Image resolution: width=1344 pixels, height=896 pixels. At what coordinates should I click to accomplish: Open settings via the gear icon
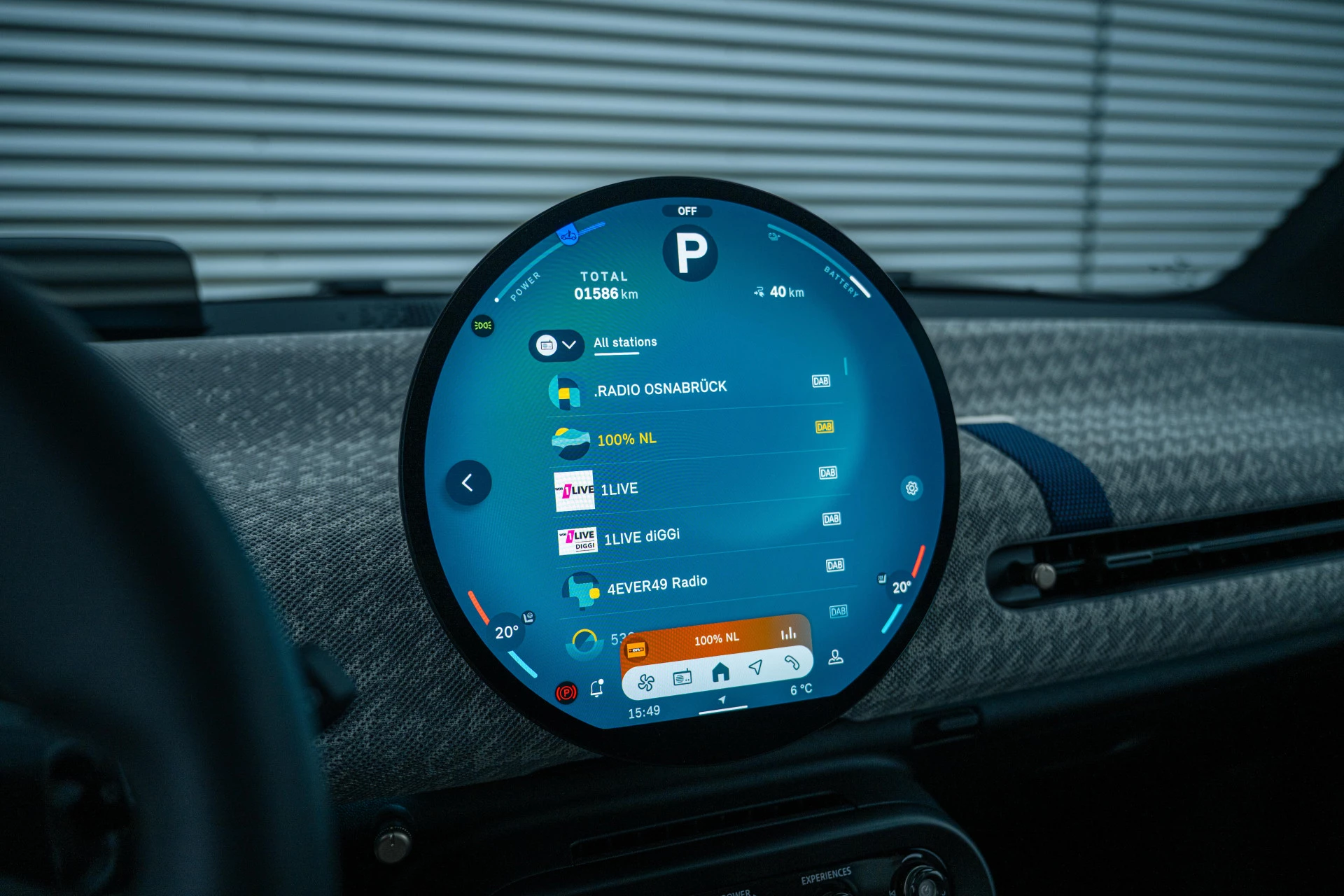911,488
